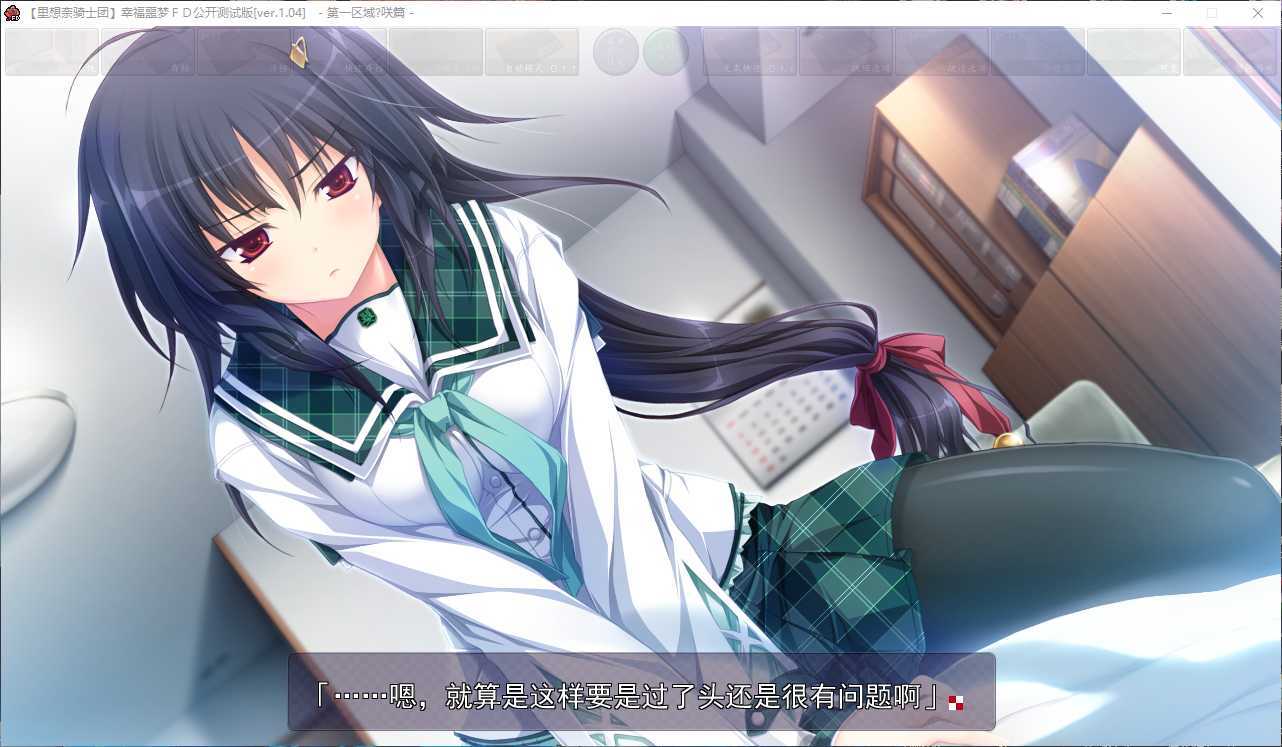Click the game logo icon in the title bar
This screenshot has width=1282, height=747.
(x=11, y=13)
